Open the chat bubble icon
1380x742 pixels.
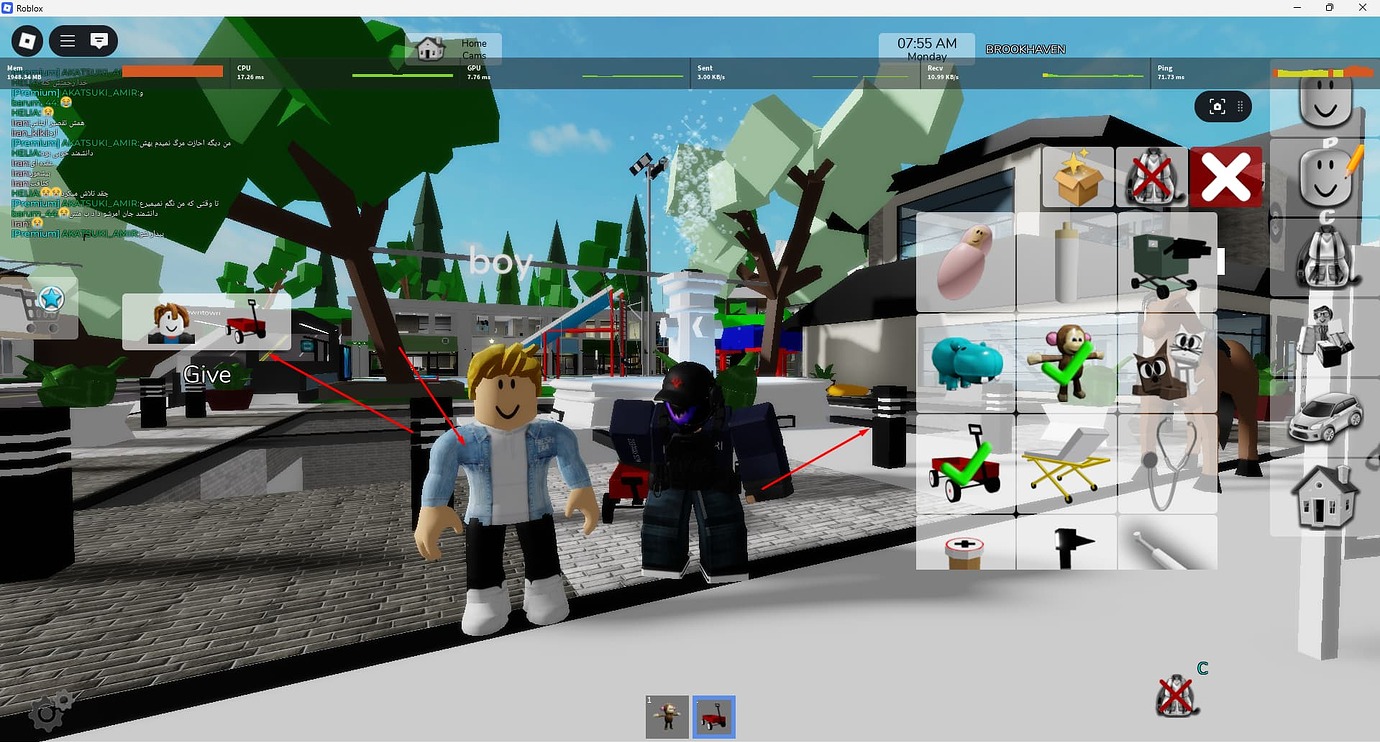[99, 41]
